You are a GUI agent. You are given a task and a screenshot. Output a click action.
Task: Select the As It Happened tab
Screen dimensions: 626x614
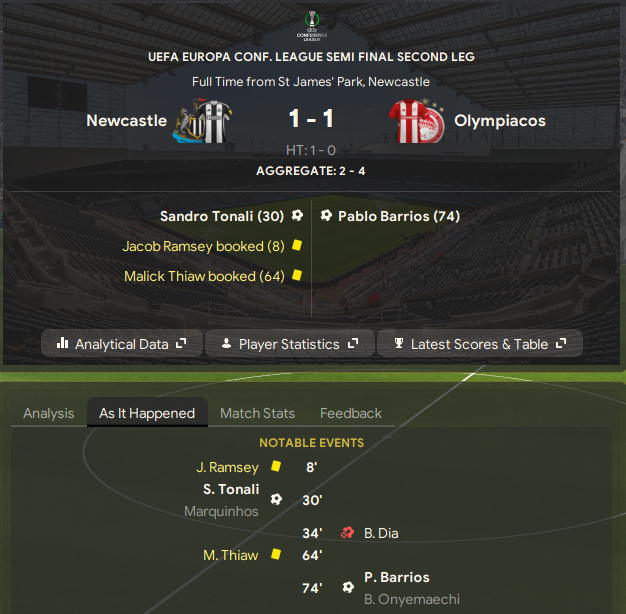click(x=147, y=413)
